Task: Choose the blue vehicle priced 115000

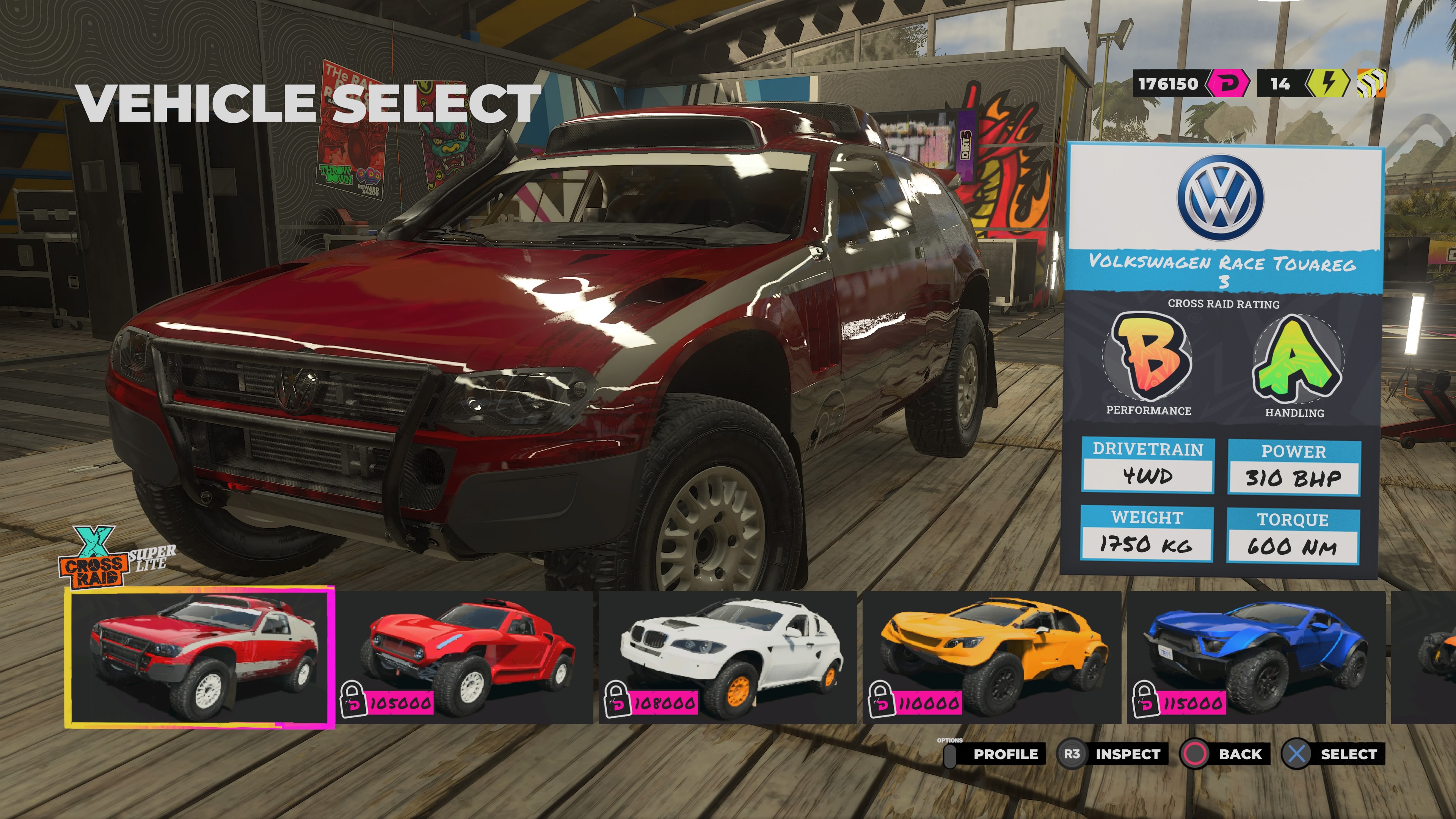Action: [x=1256, y=657]
